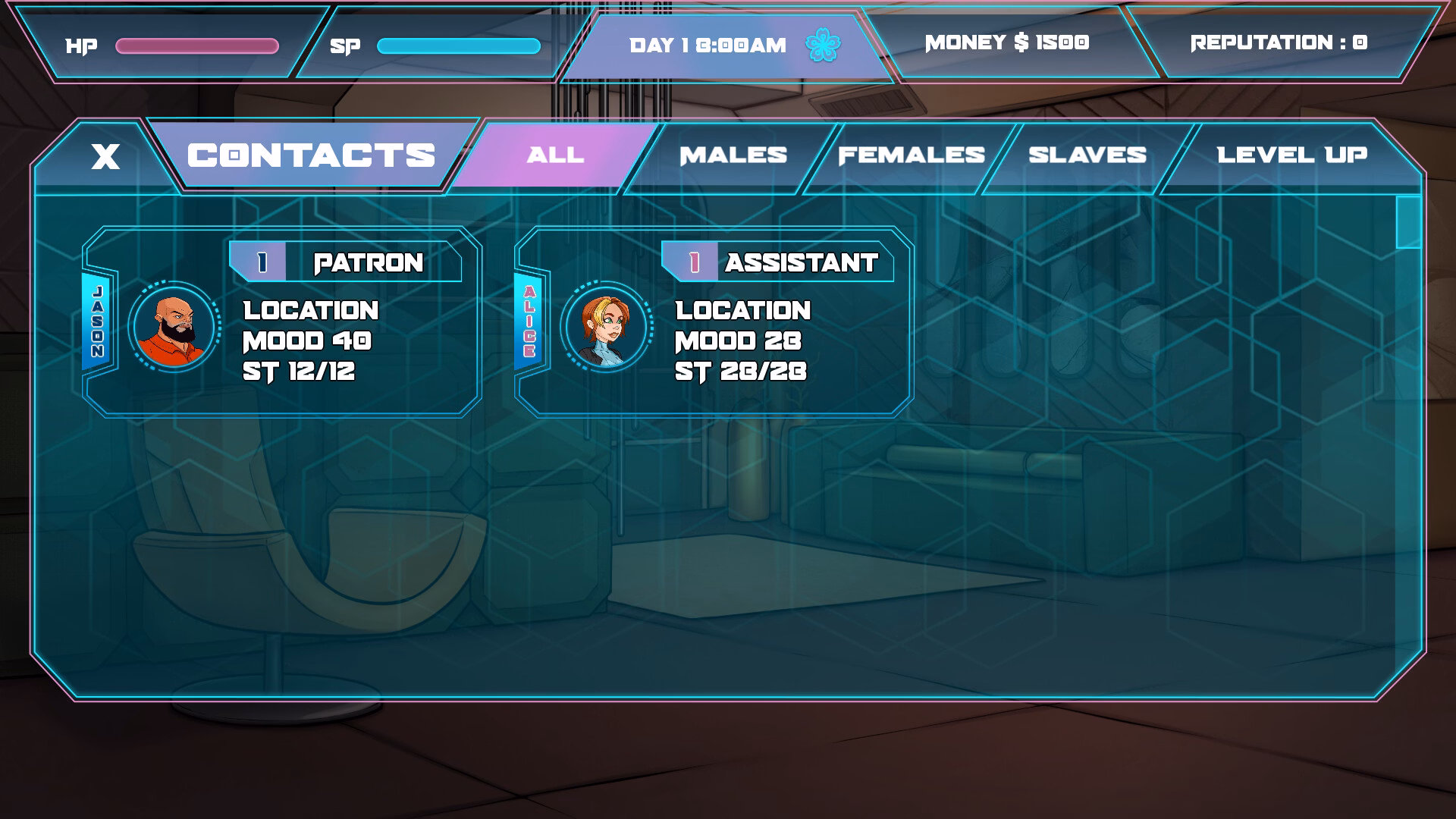Click the DAY 1 8:00AM time display
The width and height of the screenshot is (1456, 819).
pyautogui.click(x=707, y=44)
